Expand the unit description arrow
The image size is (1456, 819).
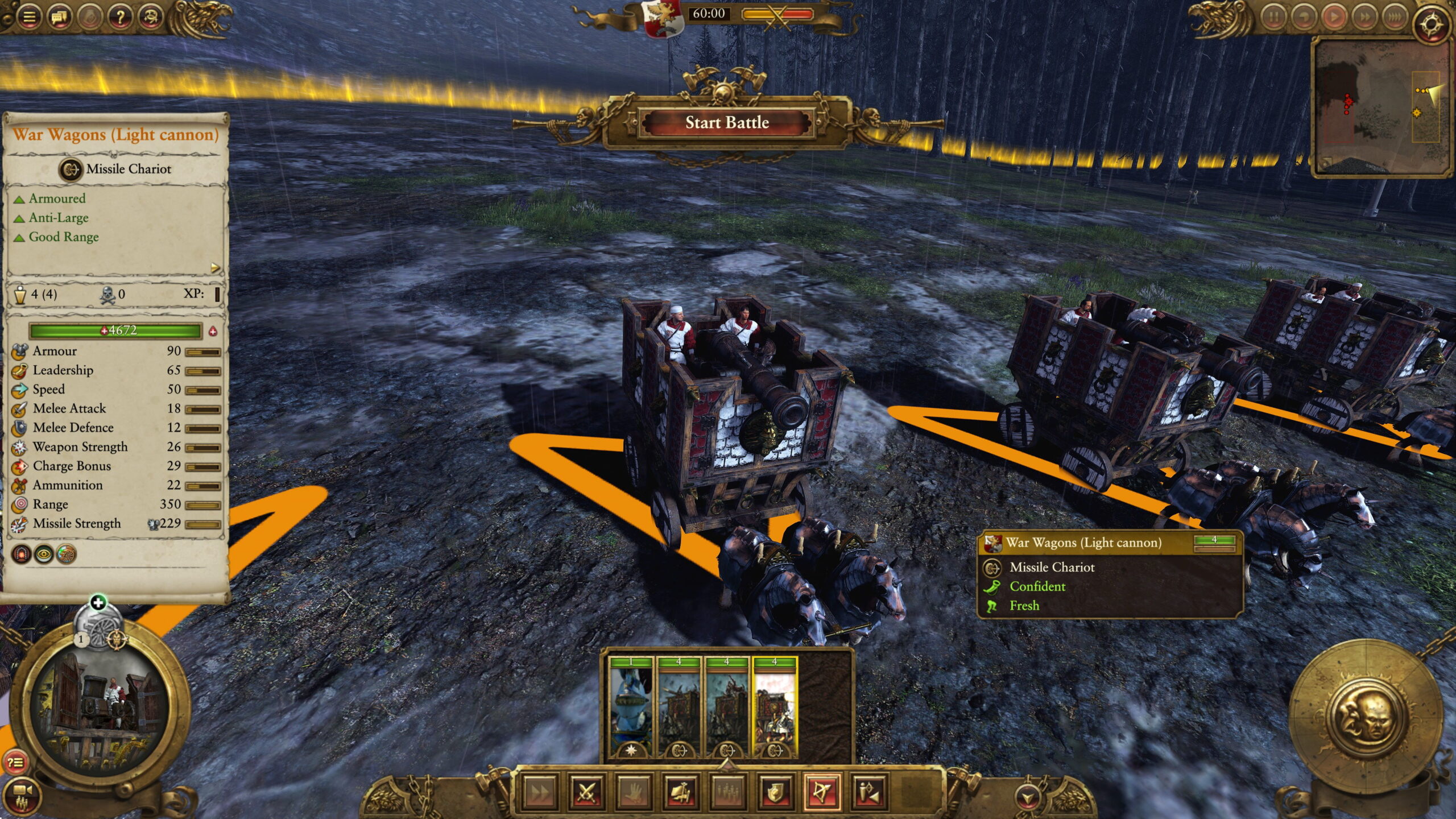[215, 267]
